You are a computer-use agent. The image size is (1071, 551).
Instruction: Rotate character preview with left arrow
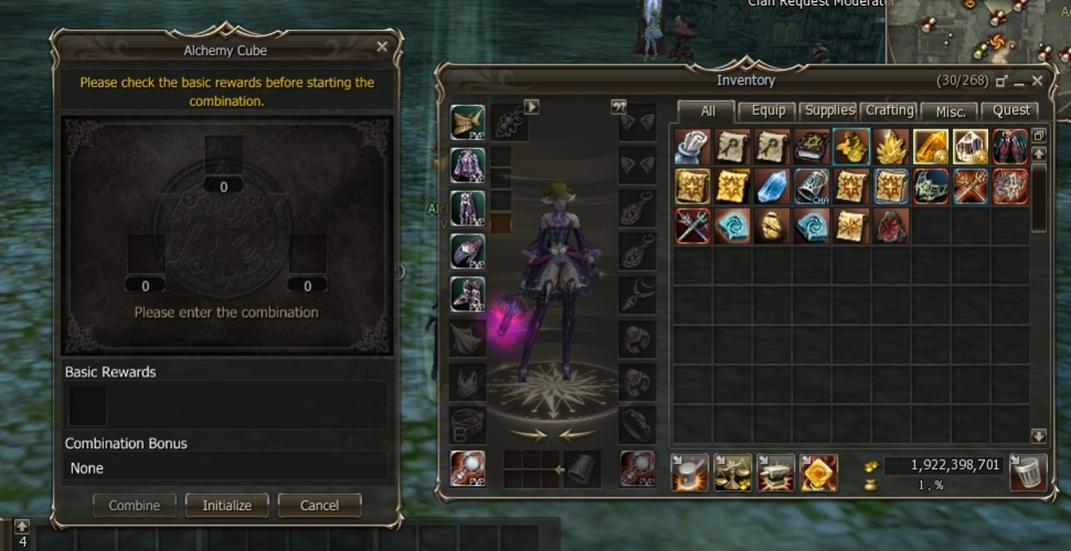pyautogui.click(x=528, y=434)
